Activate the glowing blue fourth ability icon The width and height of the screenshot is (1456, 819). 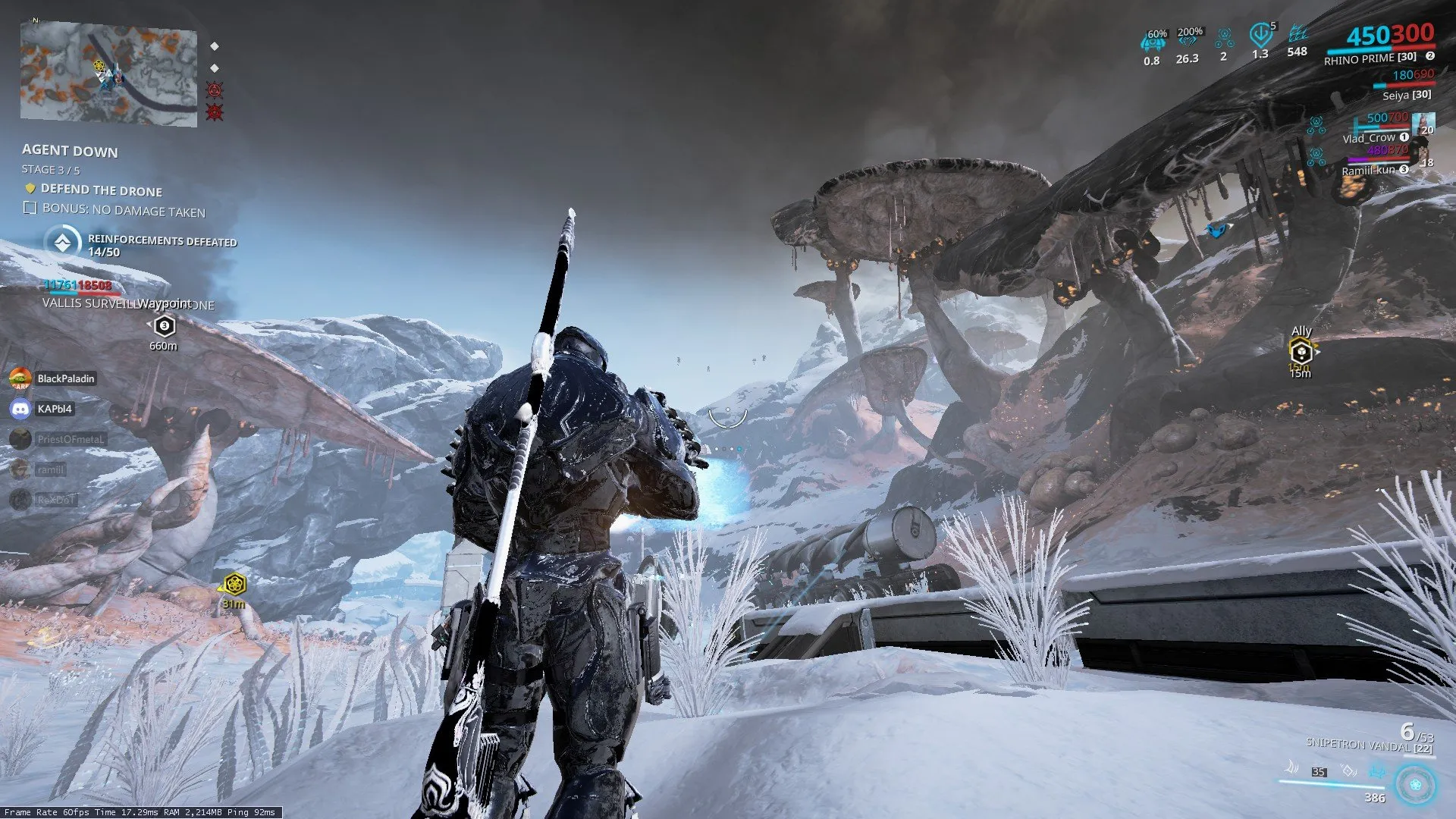(x=1377, y=772)
